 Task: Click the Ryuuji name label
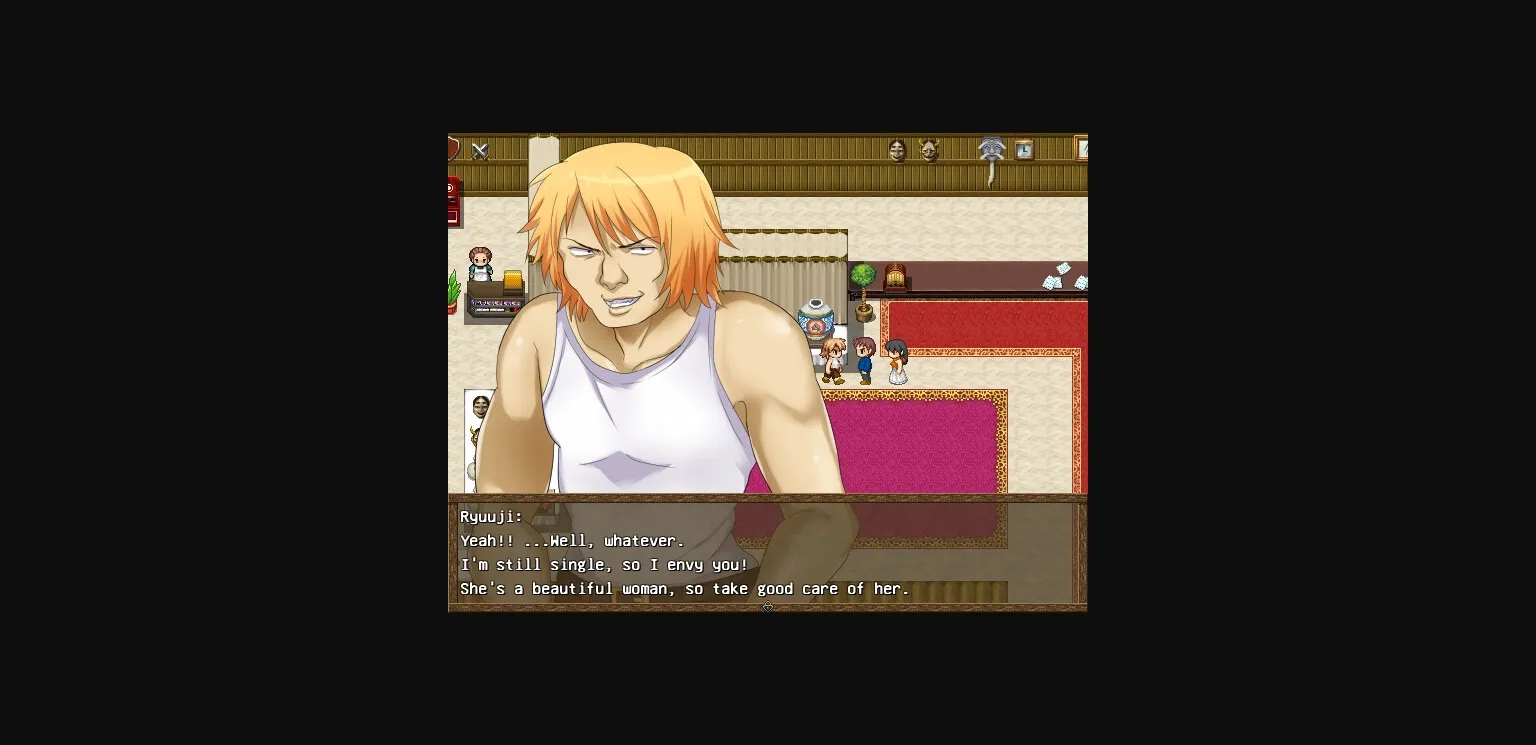pos(491,516)
